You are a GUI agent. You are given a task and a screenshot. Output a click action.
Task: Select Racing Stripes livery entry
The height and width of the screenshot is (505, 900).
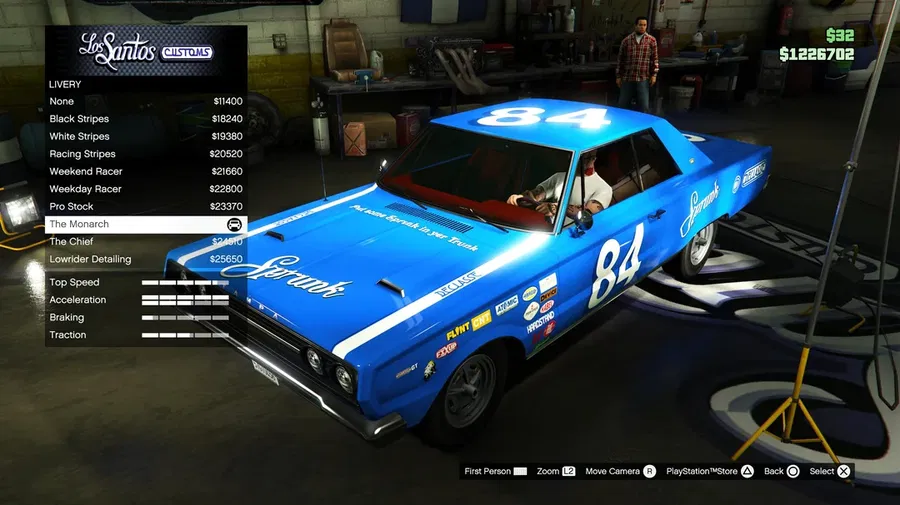coord(145,154)
